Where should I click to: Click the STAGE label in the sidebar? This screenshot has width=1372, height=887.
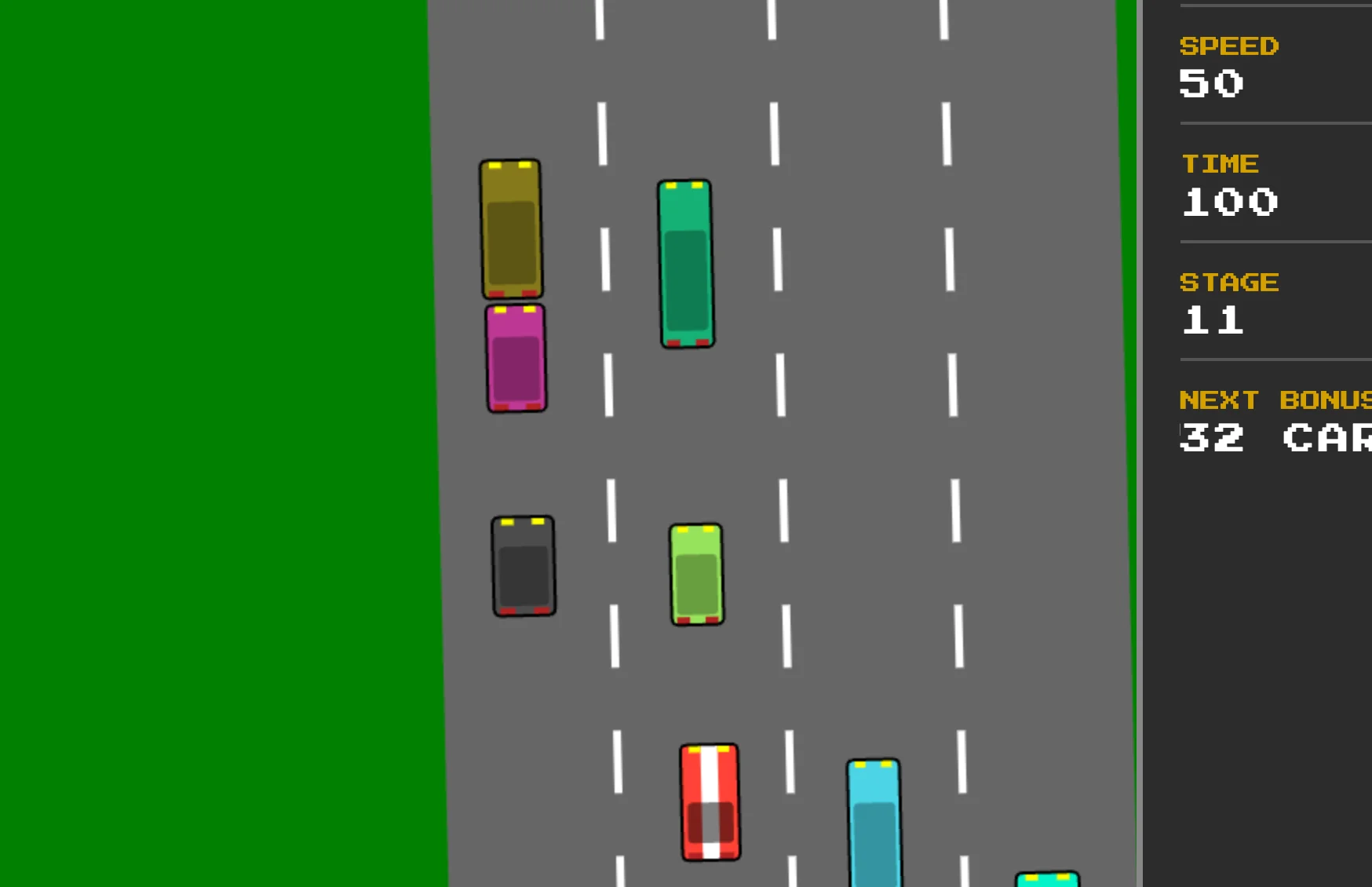[x=1230, y=282]
